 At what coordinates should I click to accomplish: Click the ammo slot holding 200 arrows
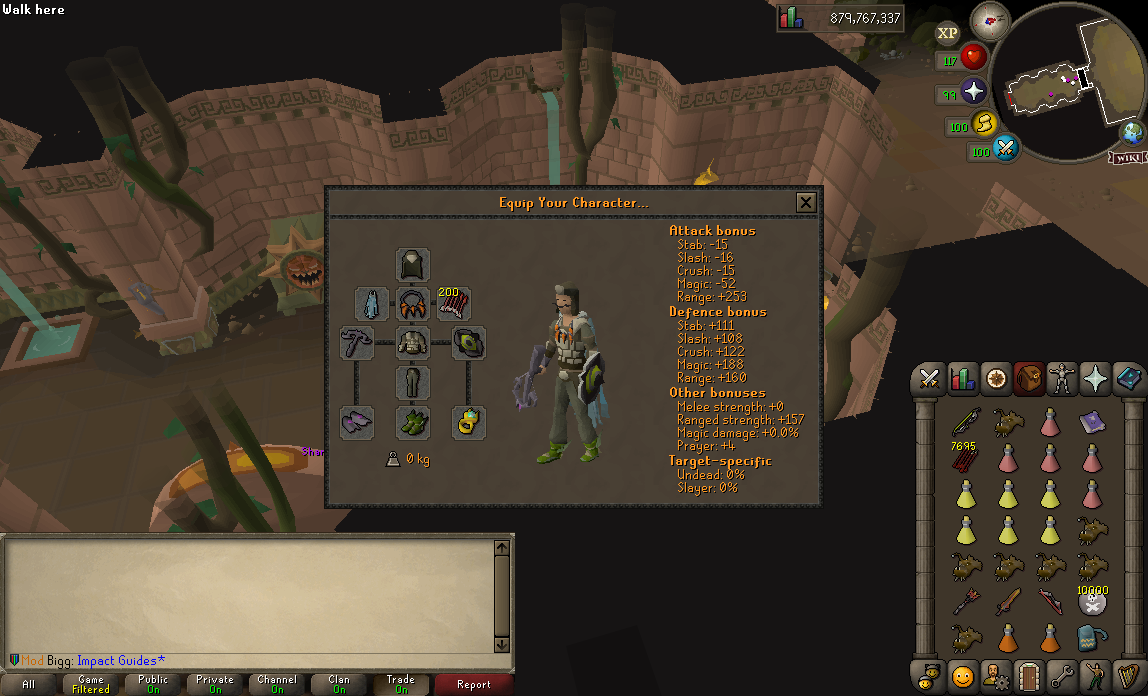click(x=454, y=303)
